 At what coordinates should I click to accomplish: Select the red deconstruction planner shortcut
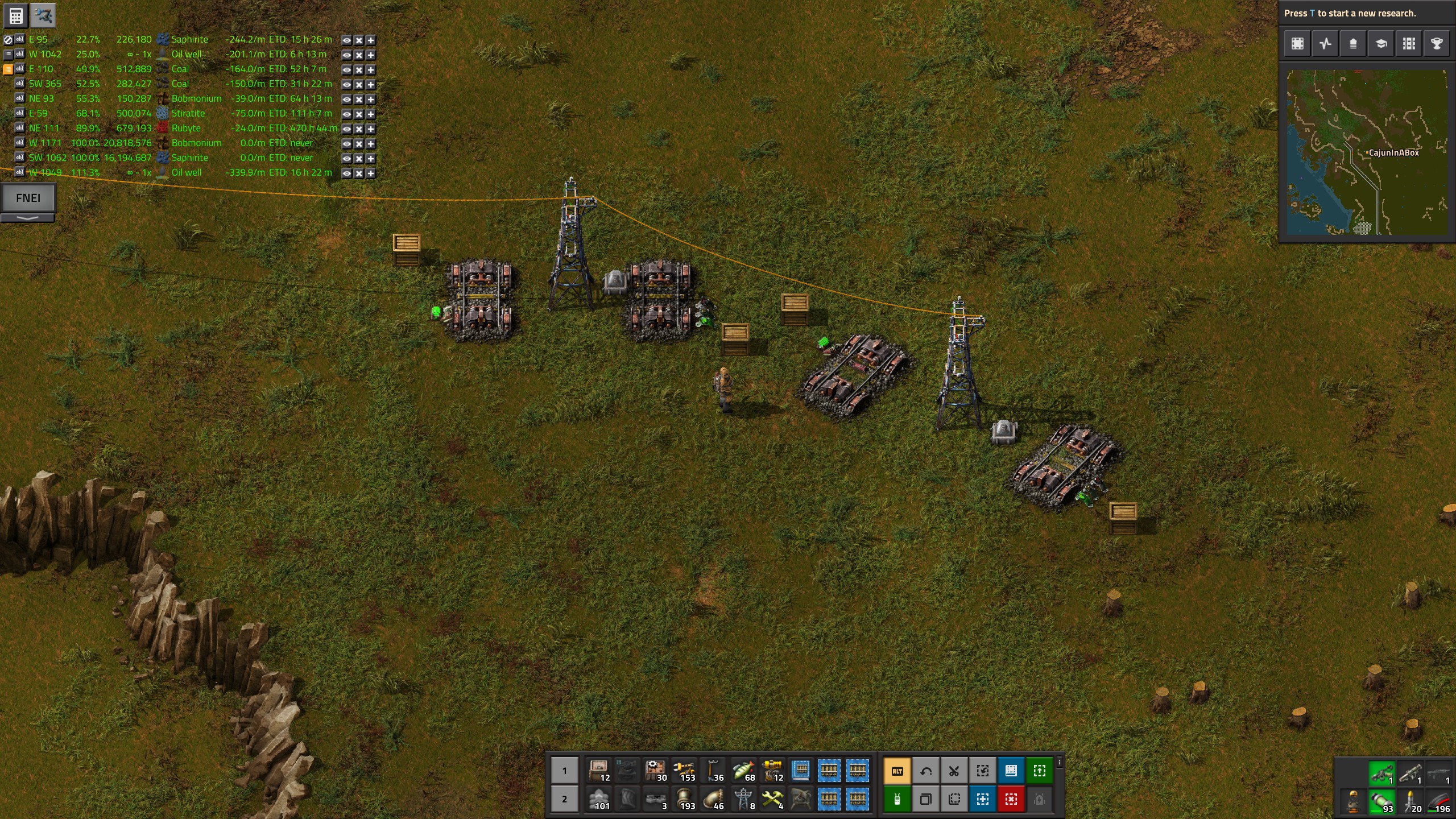coord(1011,800)
